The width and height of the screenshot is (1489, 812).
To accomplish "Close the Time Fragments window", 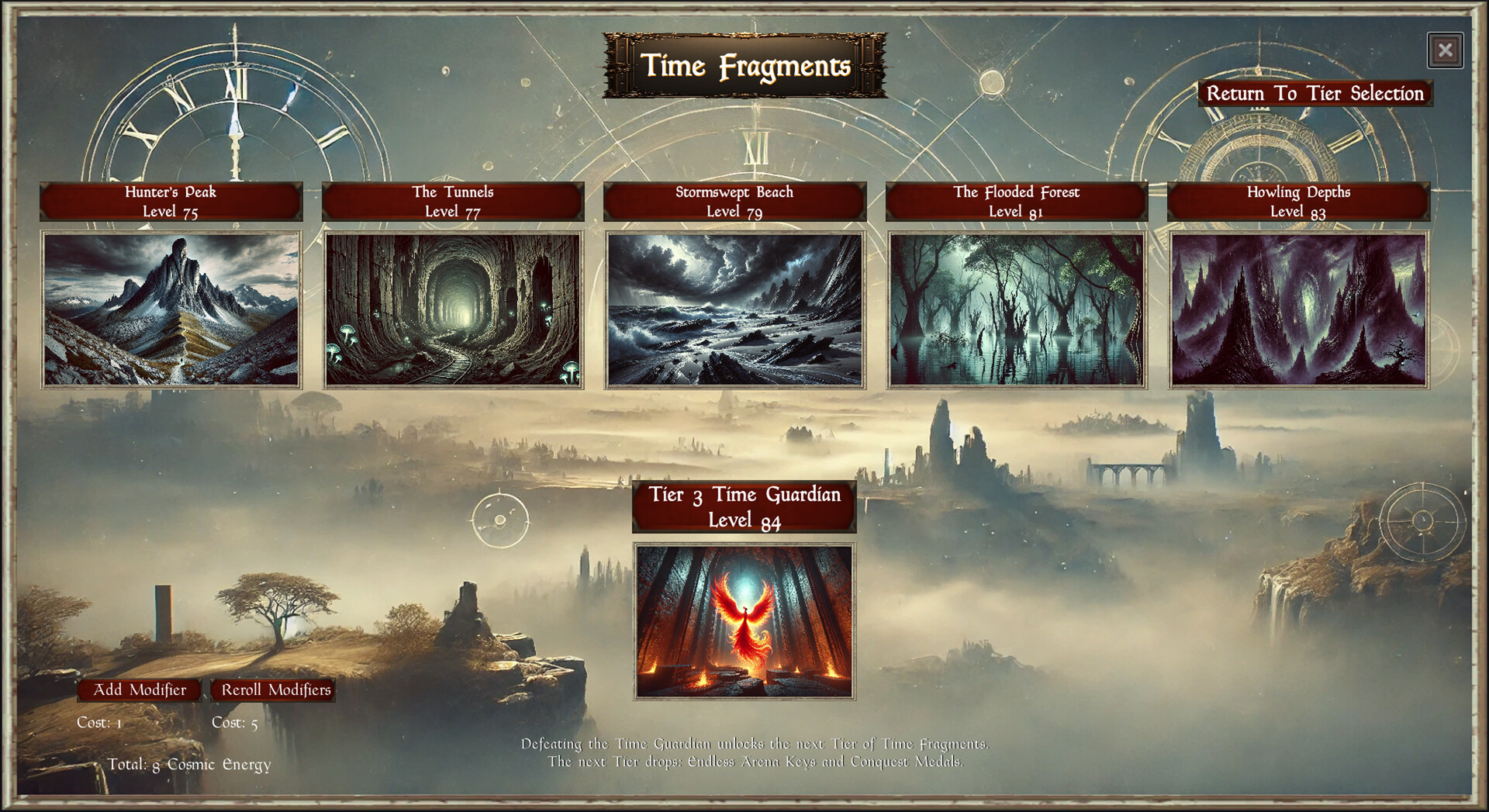I will click(x=1446, y=49).
